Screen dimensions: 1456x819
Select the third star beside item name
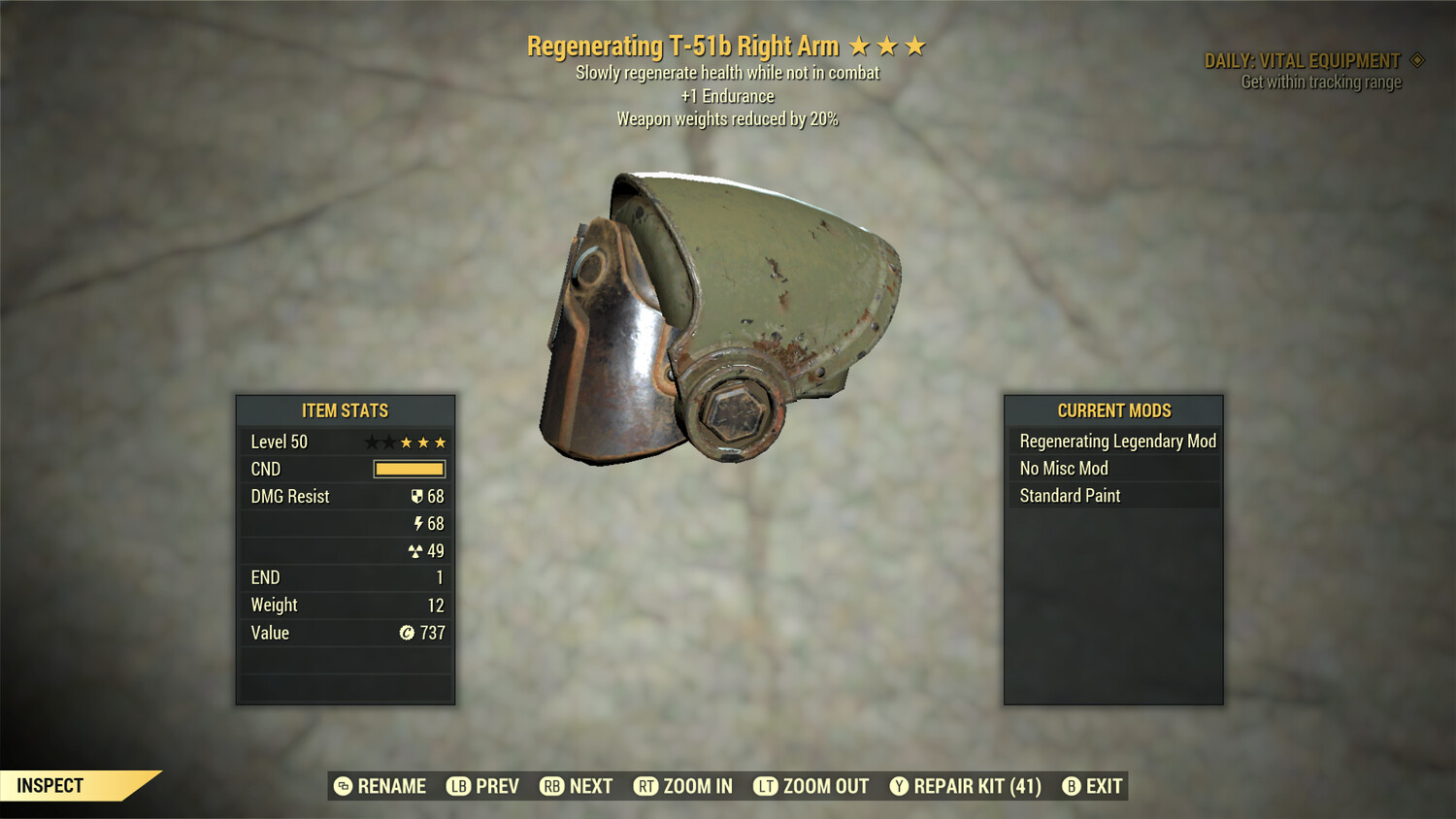pos(916,45)
